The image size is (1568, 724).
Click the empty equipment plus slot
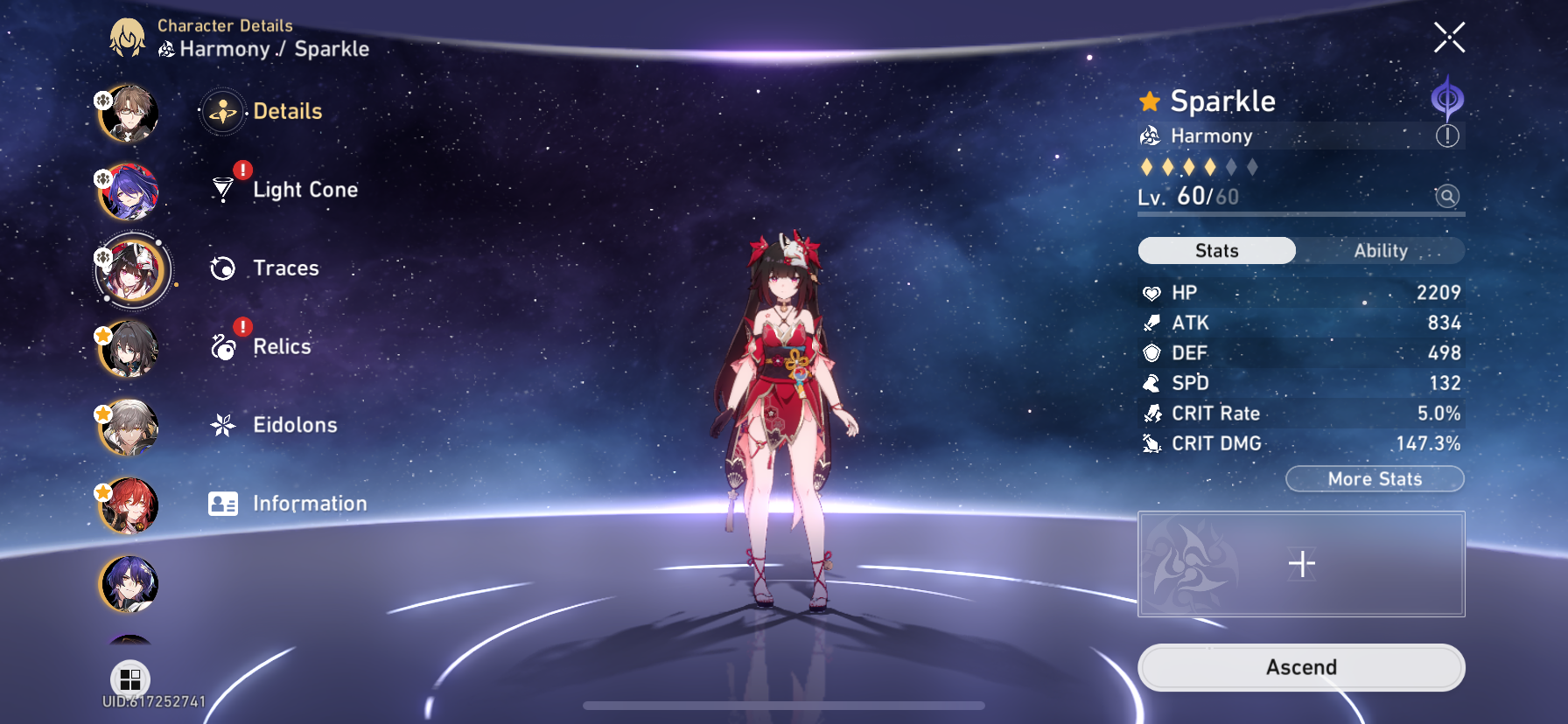1301,564
